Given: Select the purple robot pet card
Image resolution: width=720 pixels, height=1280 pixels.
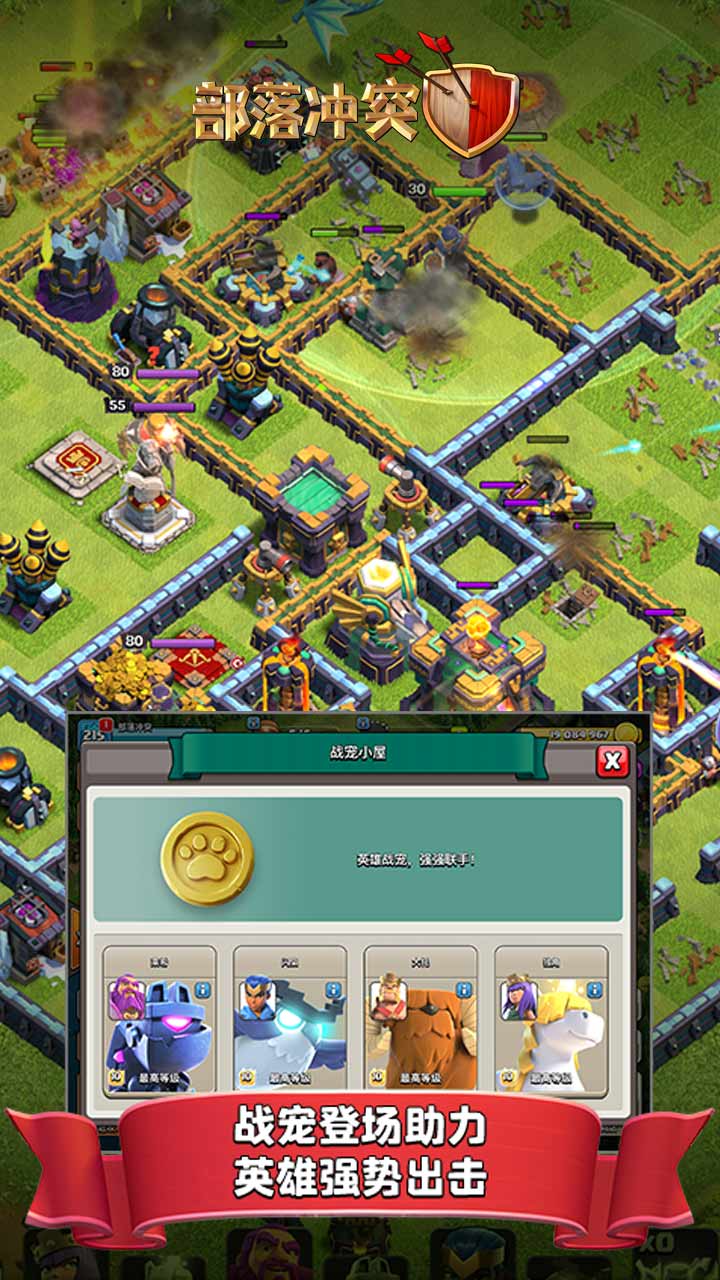Looking at the screenshot, I should point(160,1030).
